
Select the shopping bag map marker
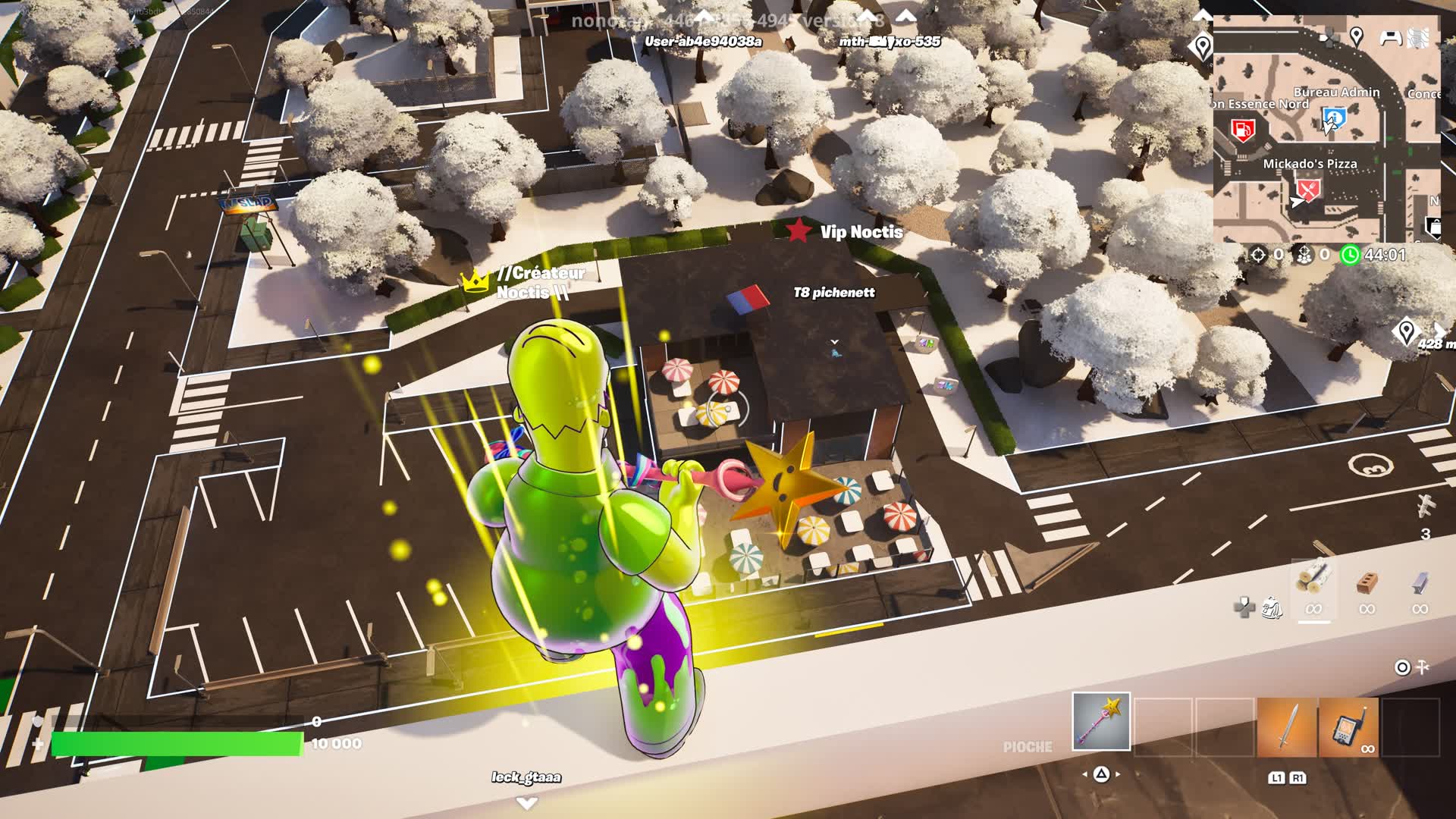point(1433,226)
